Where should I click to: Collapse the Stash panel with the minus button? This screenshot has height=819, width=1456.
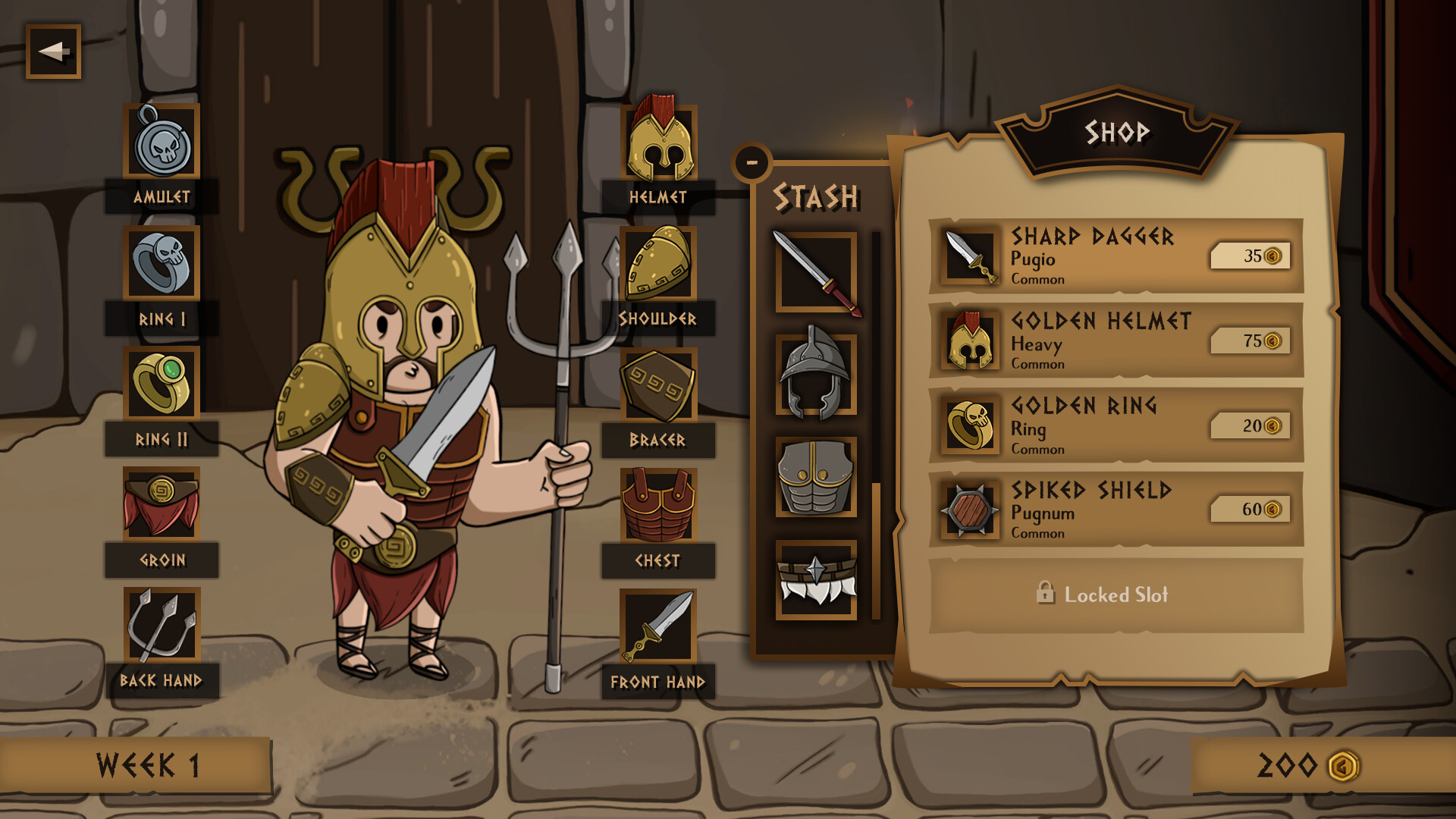point(752,162)
